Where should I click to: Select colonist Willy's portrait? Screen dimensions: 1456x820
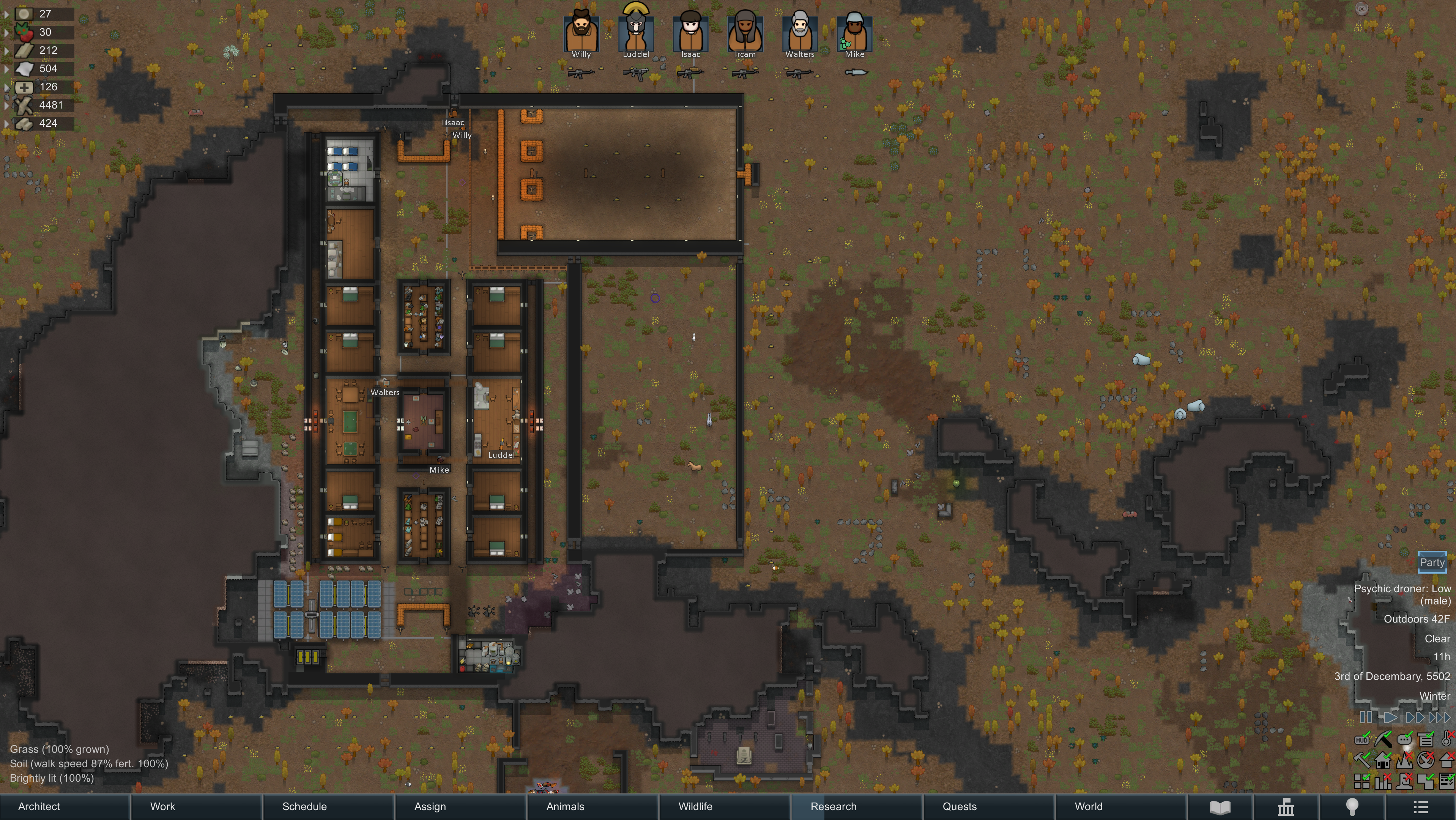[581, 34]
